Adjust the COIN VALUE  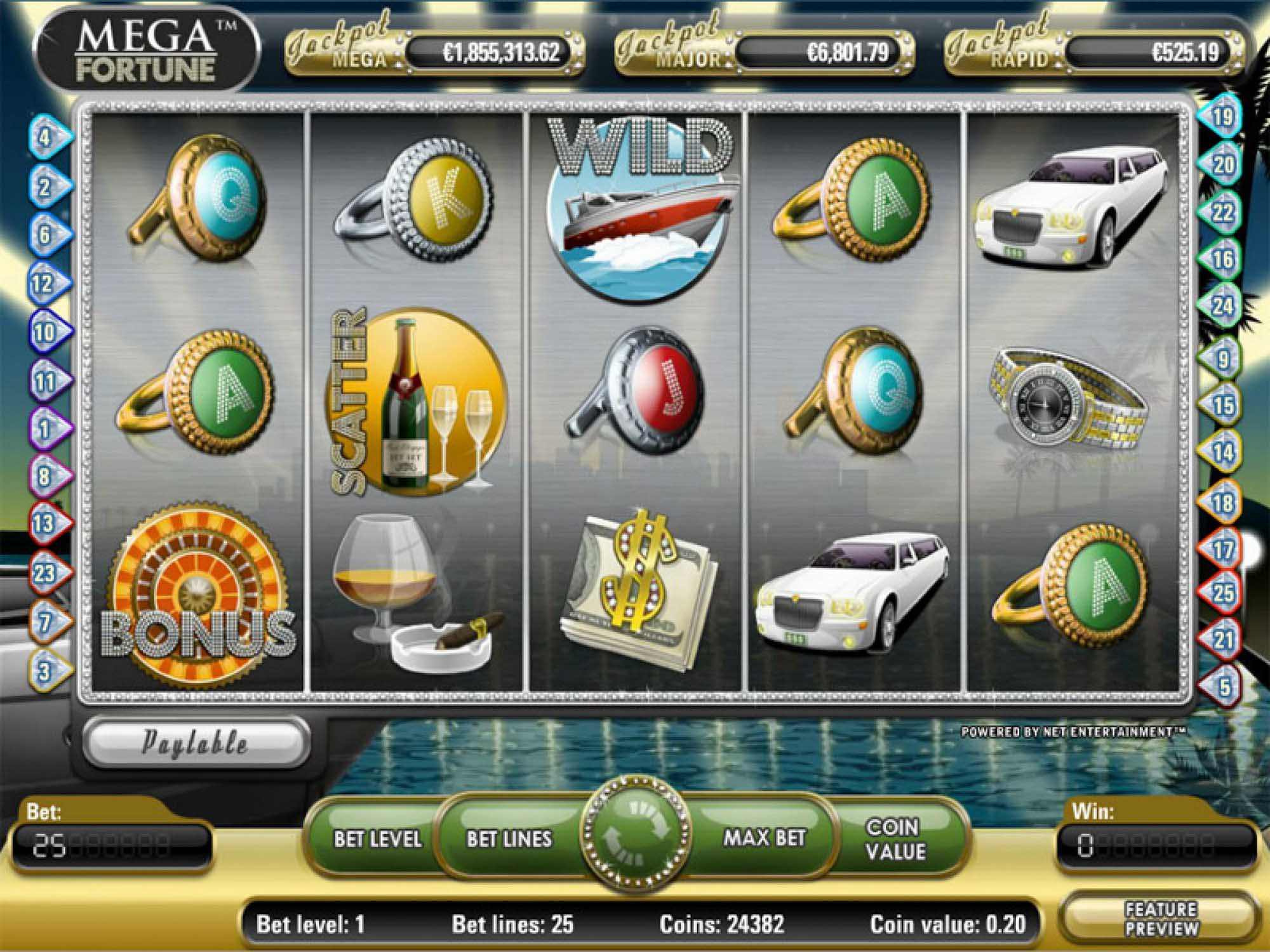(x=895, y=838)
